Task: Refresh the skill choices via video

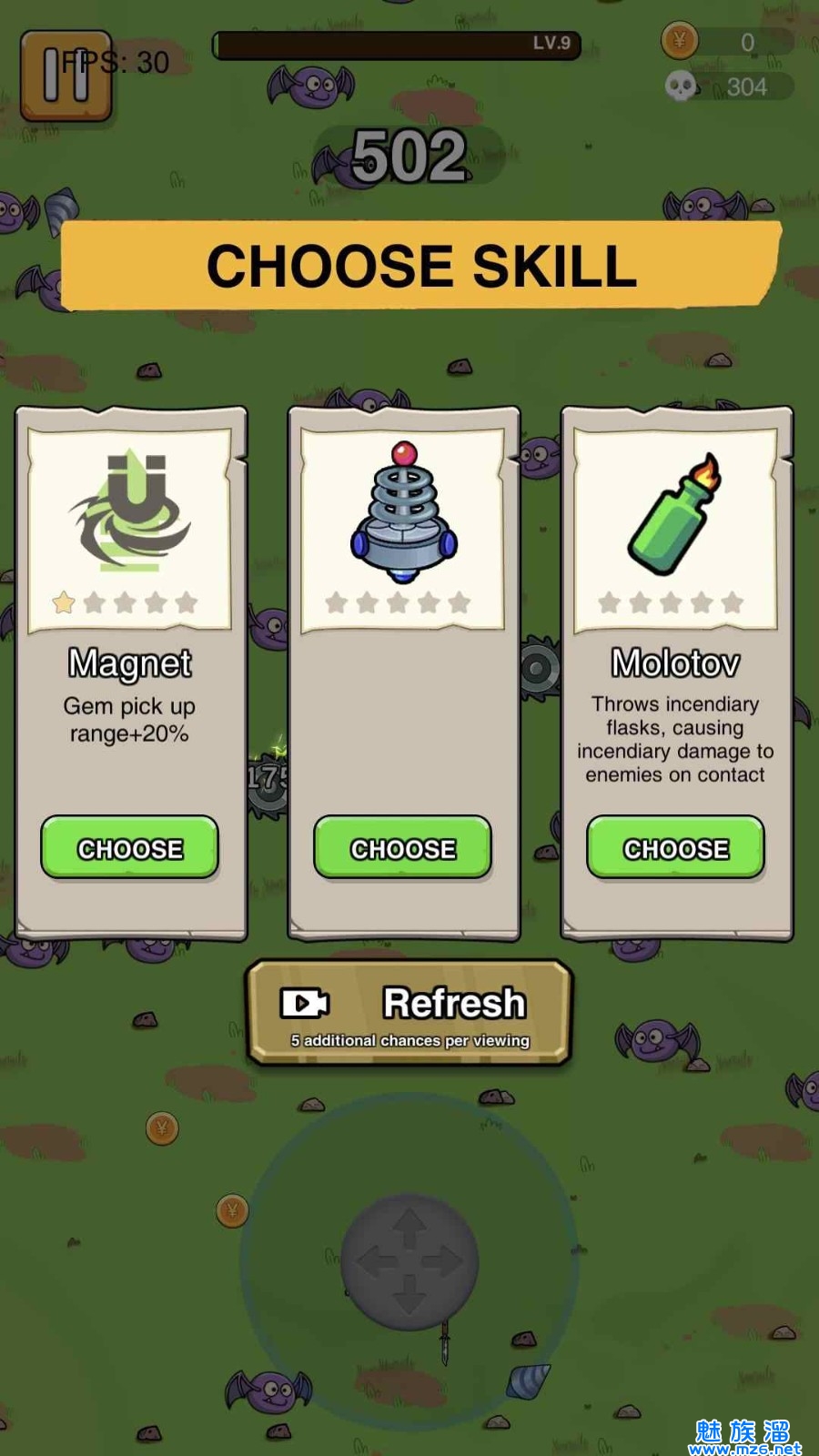Action: pyautogui.click(x=409, y=1013)
